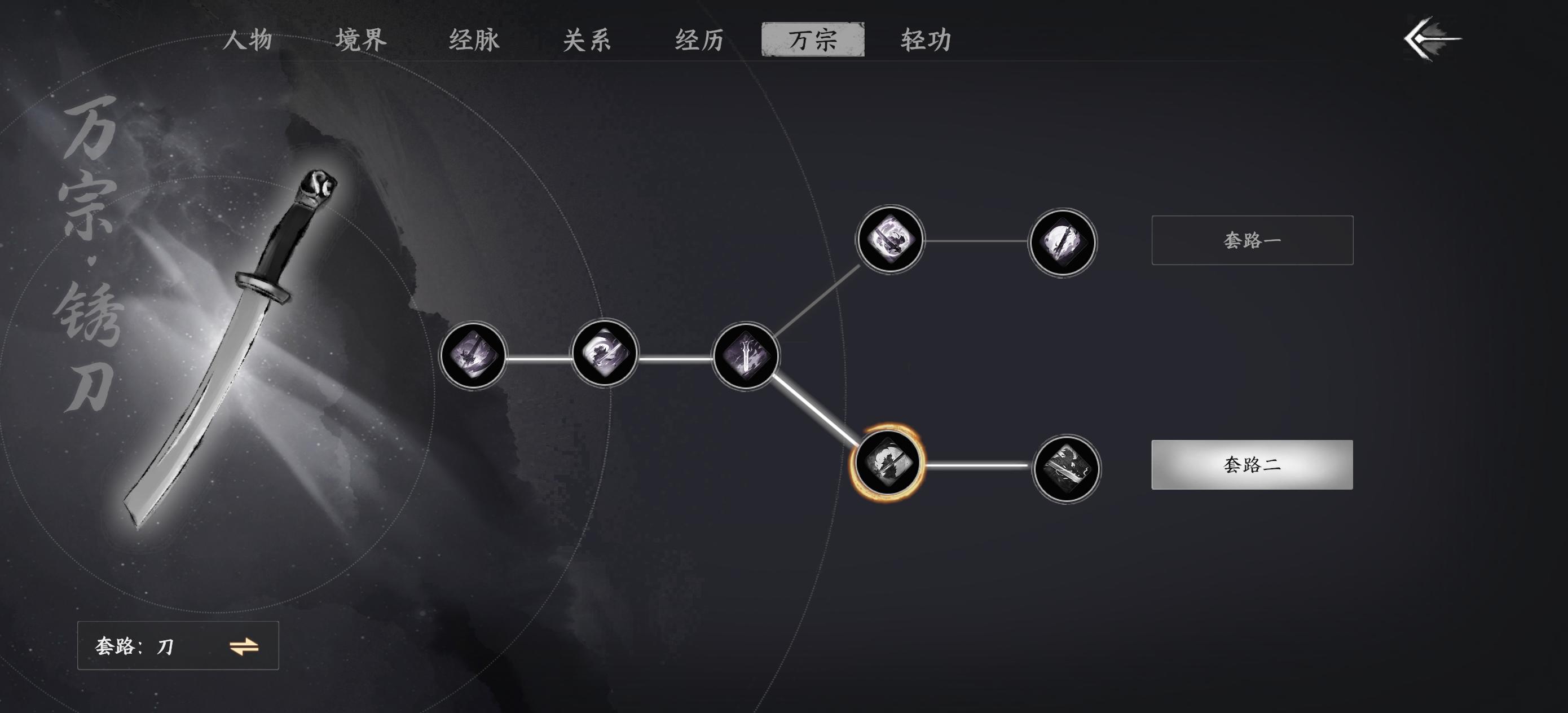The width and height of the screenshot is (1568, 713).
Task: Select the 经脉 tab
Action: click(474, 41)
